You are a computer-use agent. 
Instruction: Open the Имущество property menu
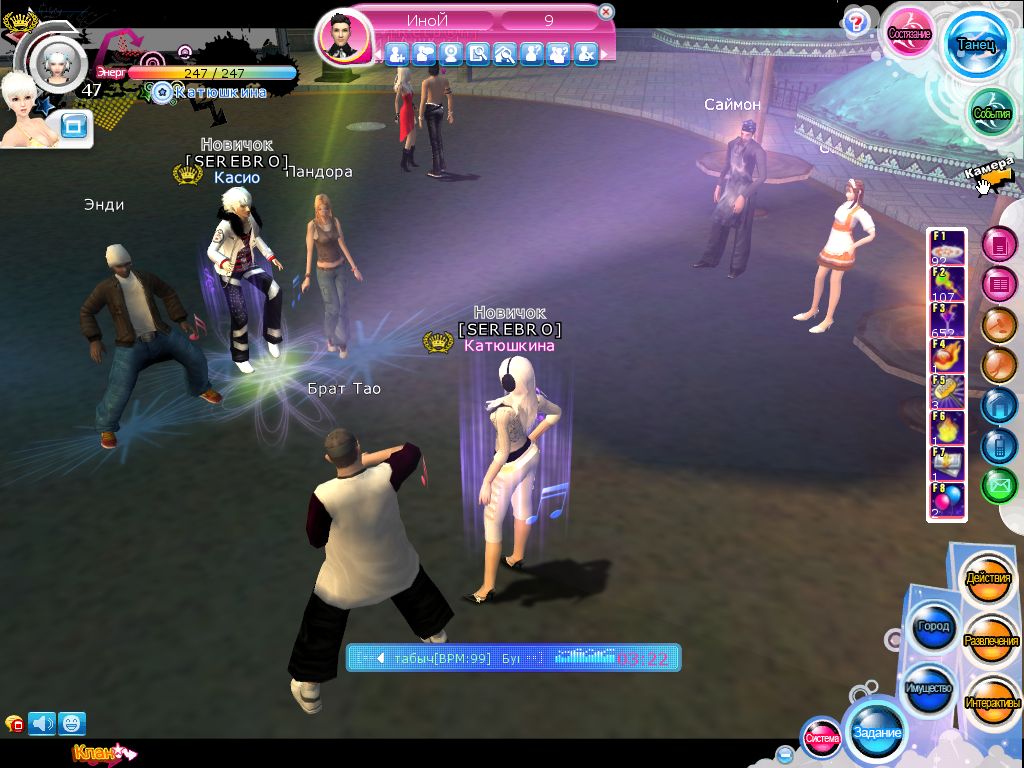click(928, 689)
